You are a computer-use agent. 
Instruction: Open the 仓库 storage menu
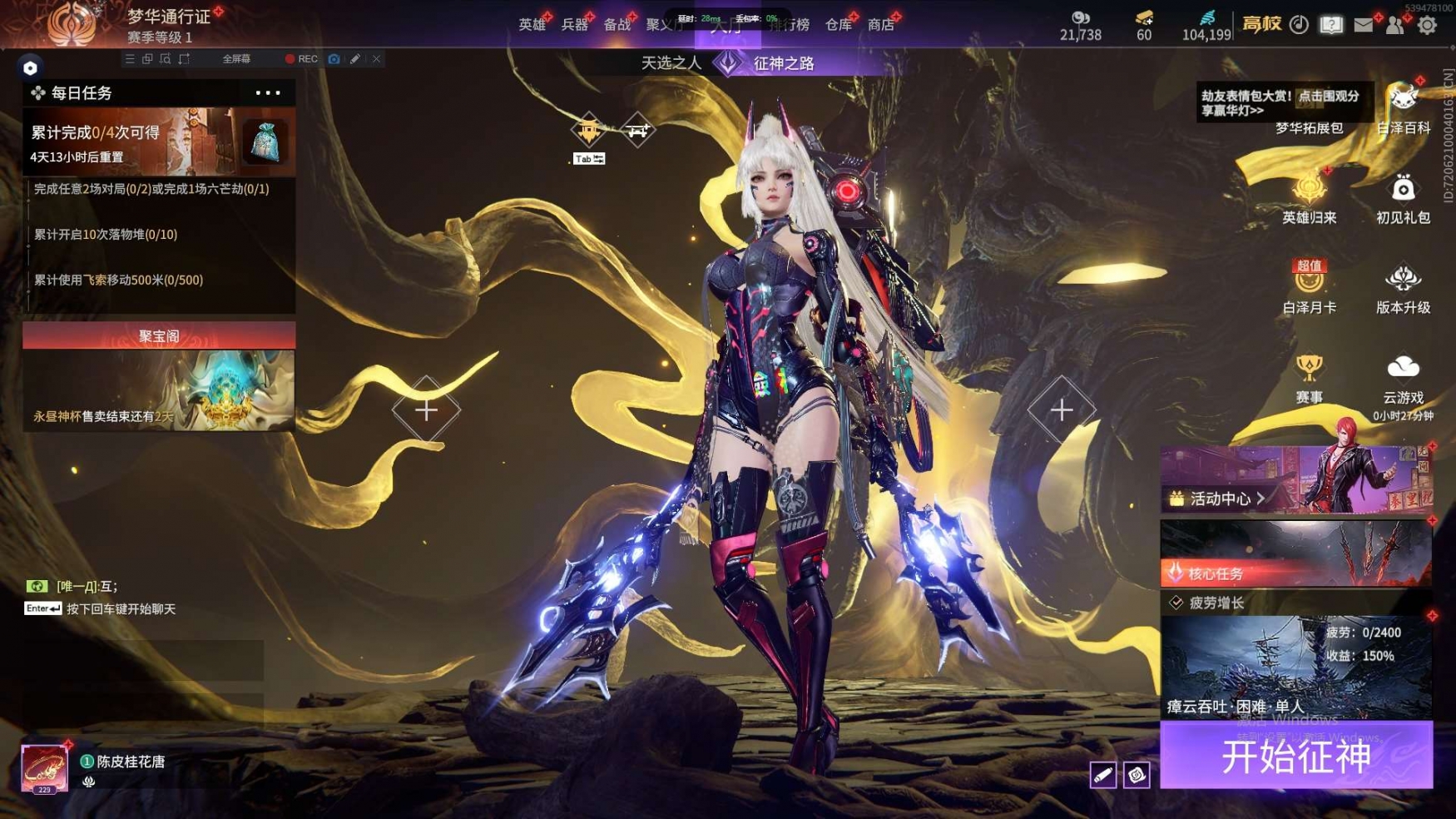[838, 25]
